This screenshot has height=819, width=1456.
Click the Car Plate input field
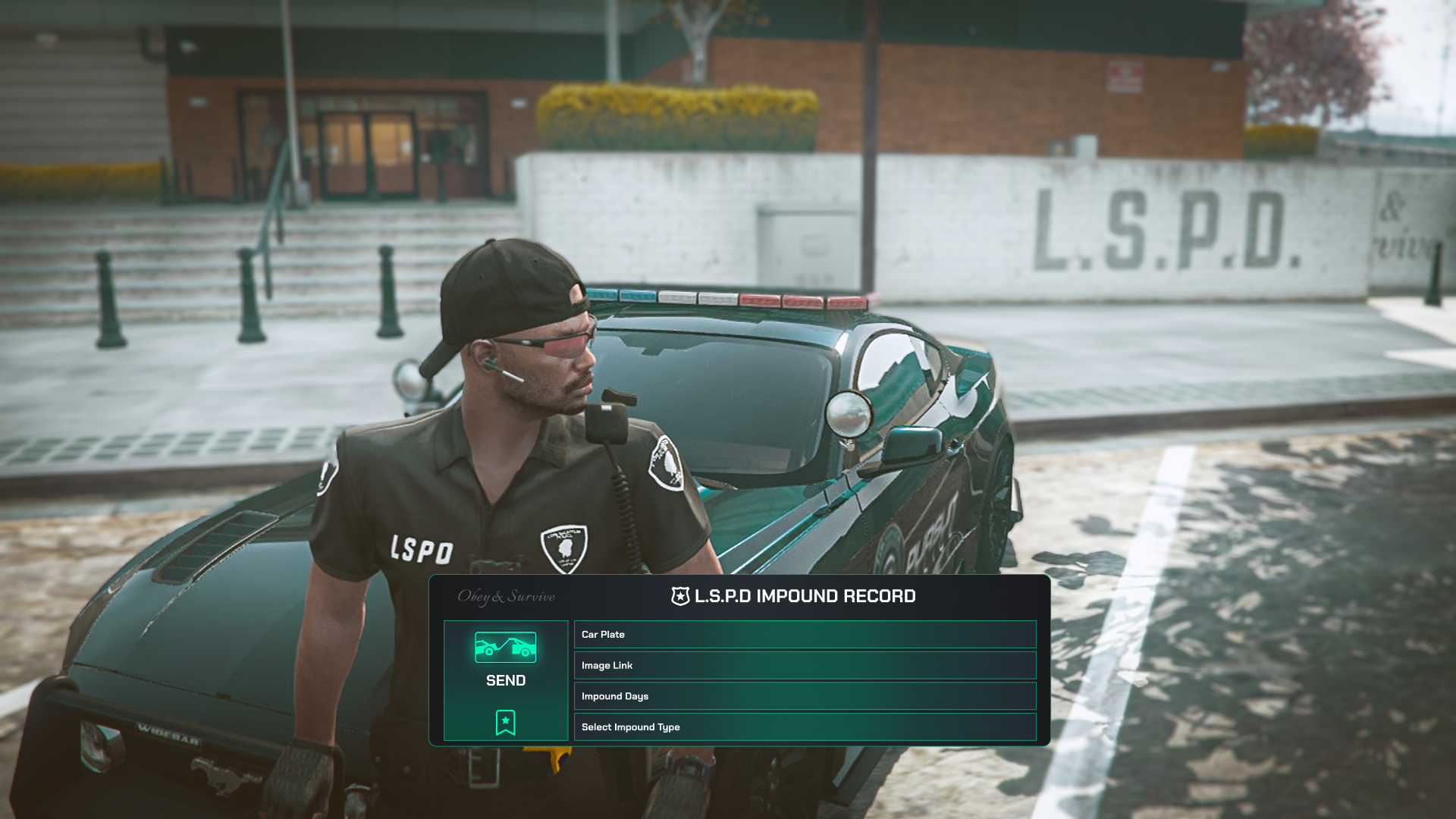805,635
